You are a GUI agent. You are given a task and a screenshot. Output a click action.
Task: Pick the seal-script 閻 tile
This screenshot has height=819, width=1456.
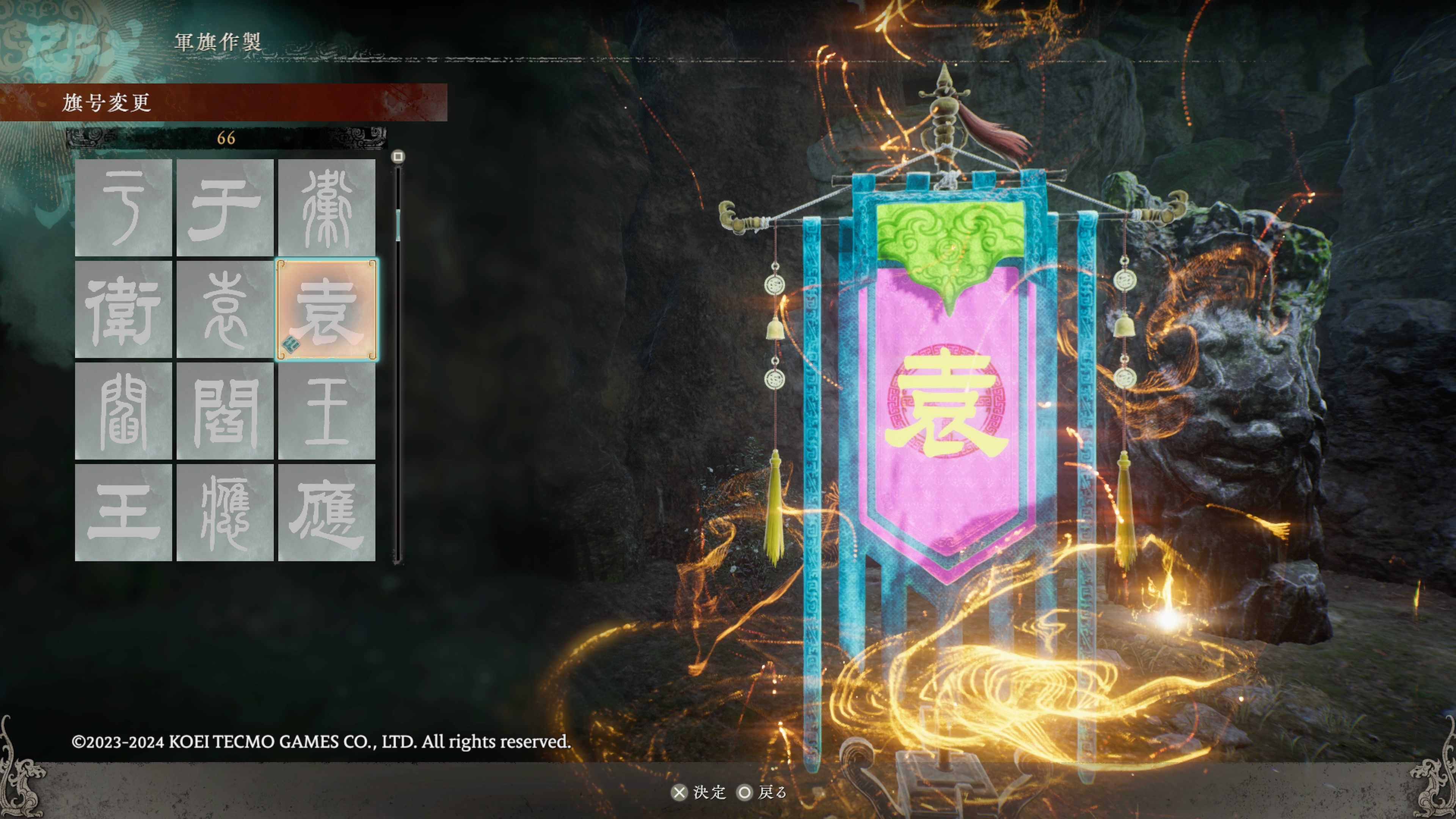[123, 411]
